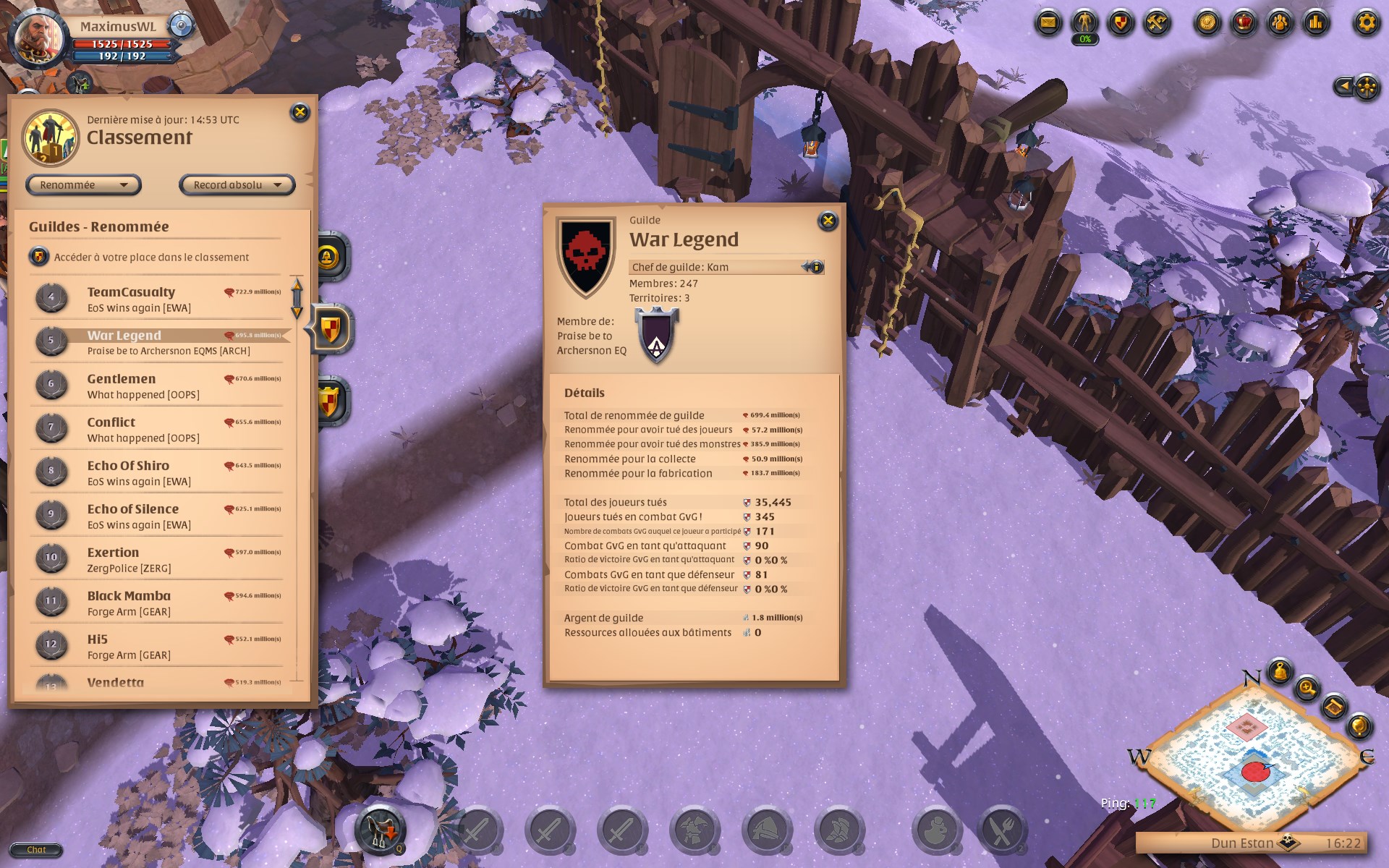Open the Record absolu dropdown

237,185
